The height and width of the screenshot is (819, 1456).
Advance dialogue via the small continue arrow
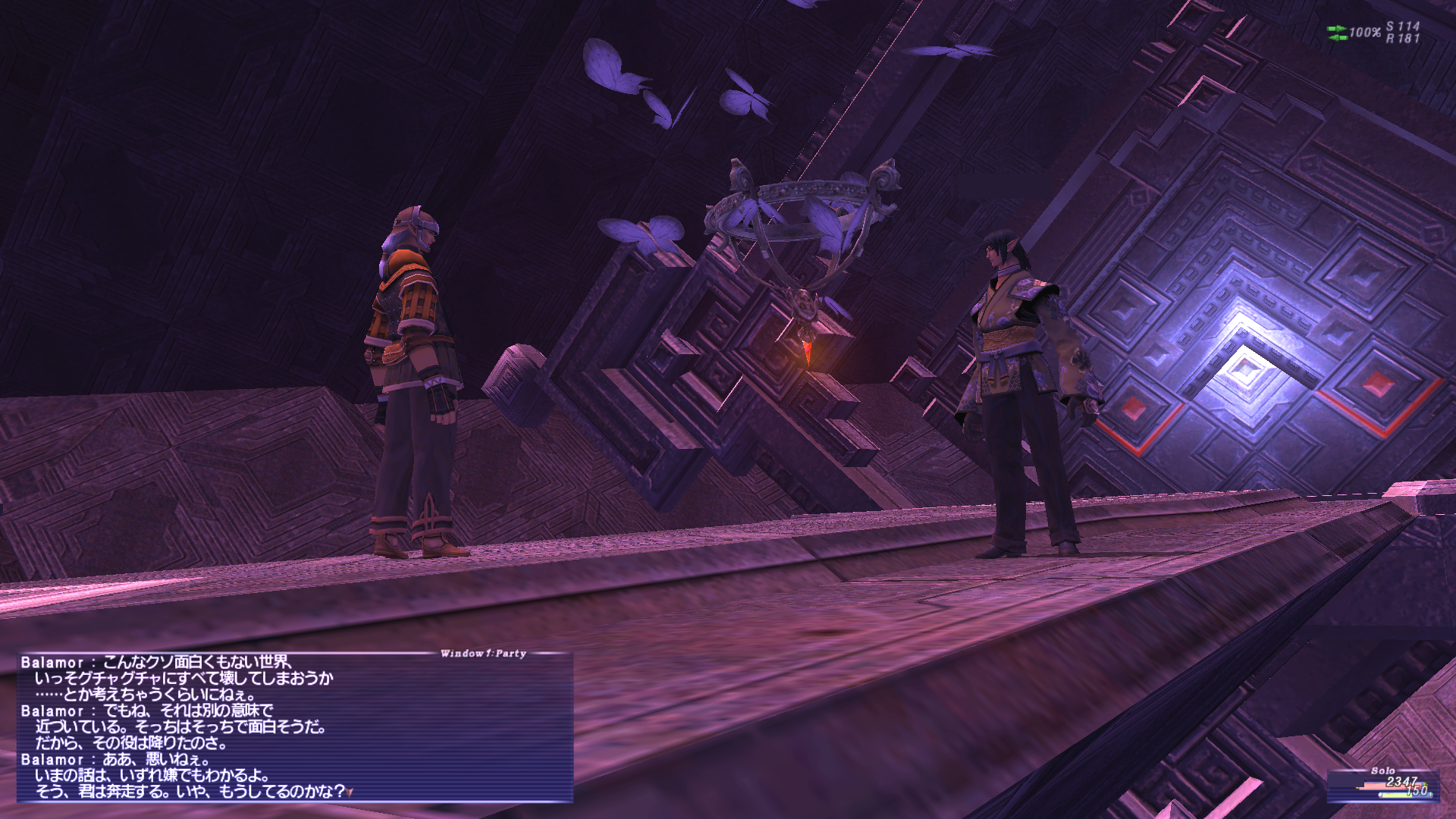(350, 792)
